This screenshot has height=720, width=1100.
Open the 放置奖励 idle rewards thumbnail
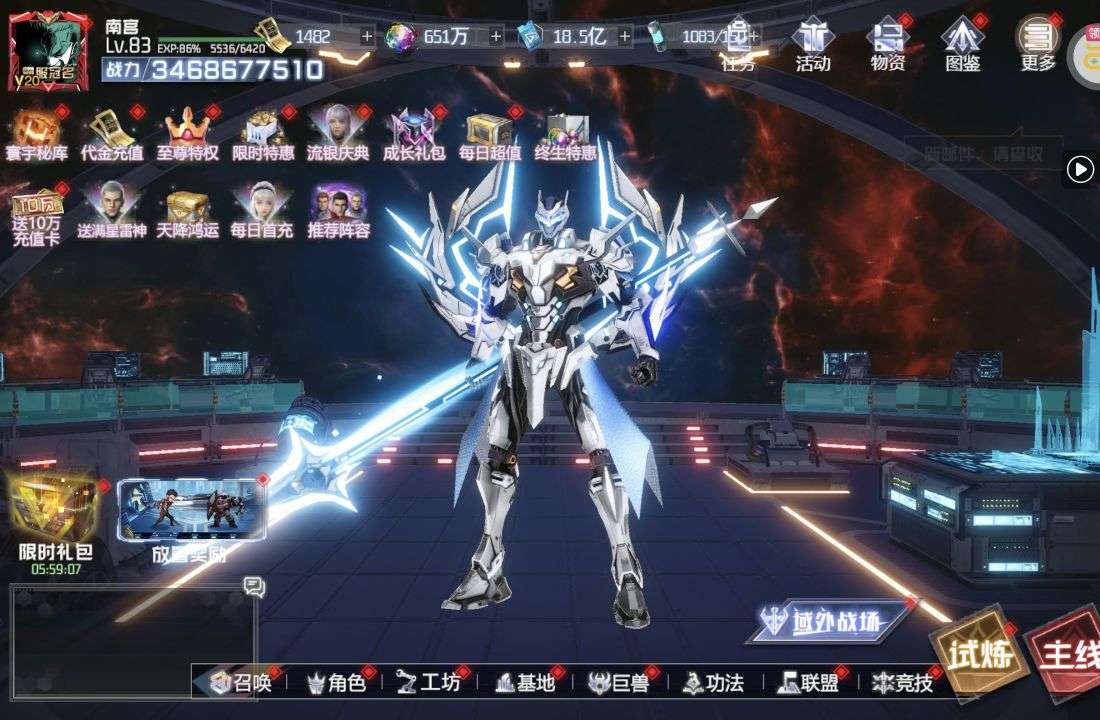[x=191, y=518]
